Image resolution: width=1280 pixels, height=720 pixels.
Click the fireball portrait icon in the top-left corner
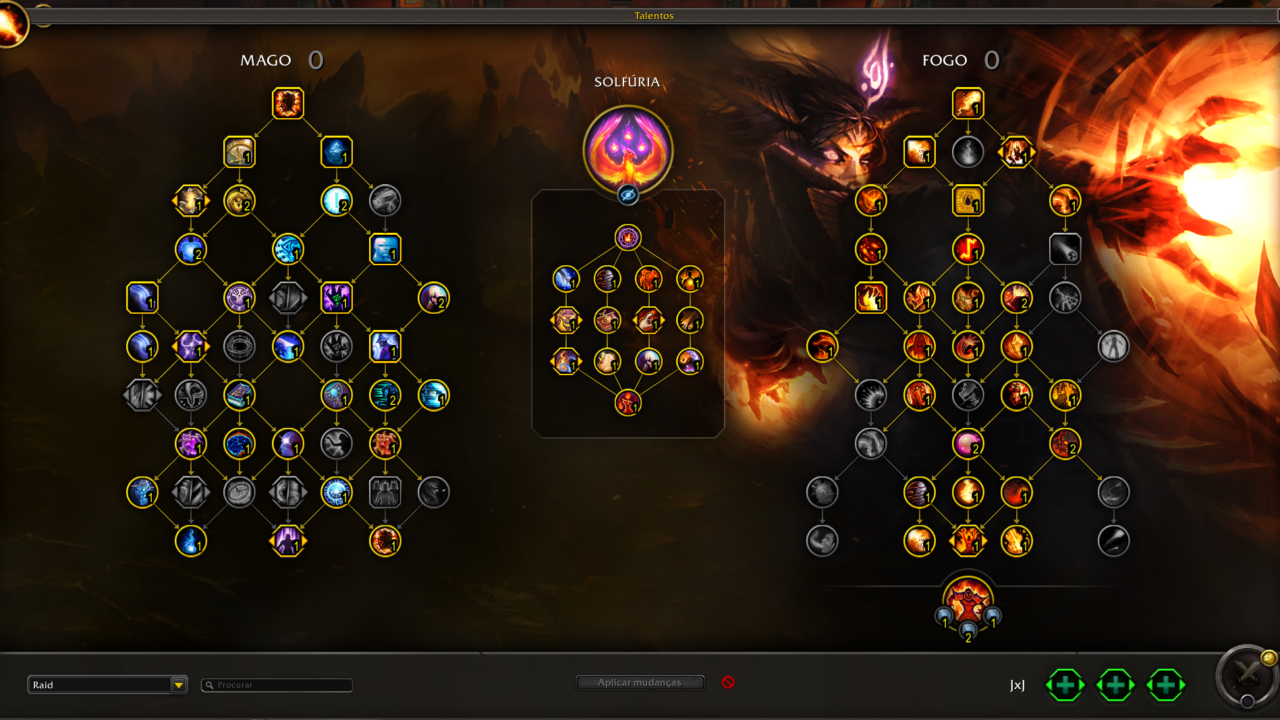coord(12,22)
